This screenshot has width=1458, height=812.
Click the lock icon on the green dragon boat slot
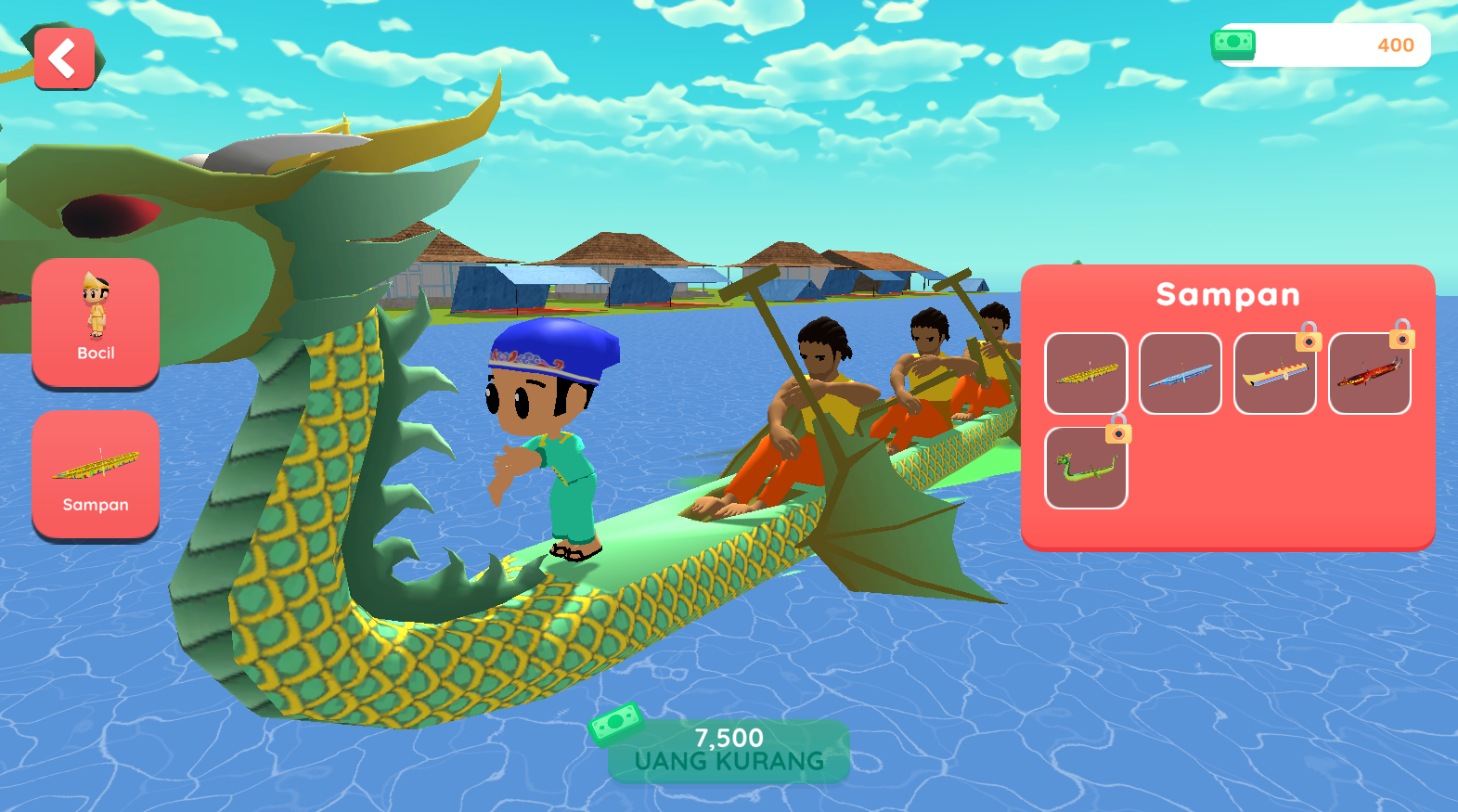point(1118,432)
